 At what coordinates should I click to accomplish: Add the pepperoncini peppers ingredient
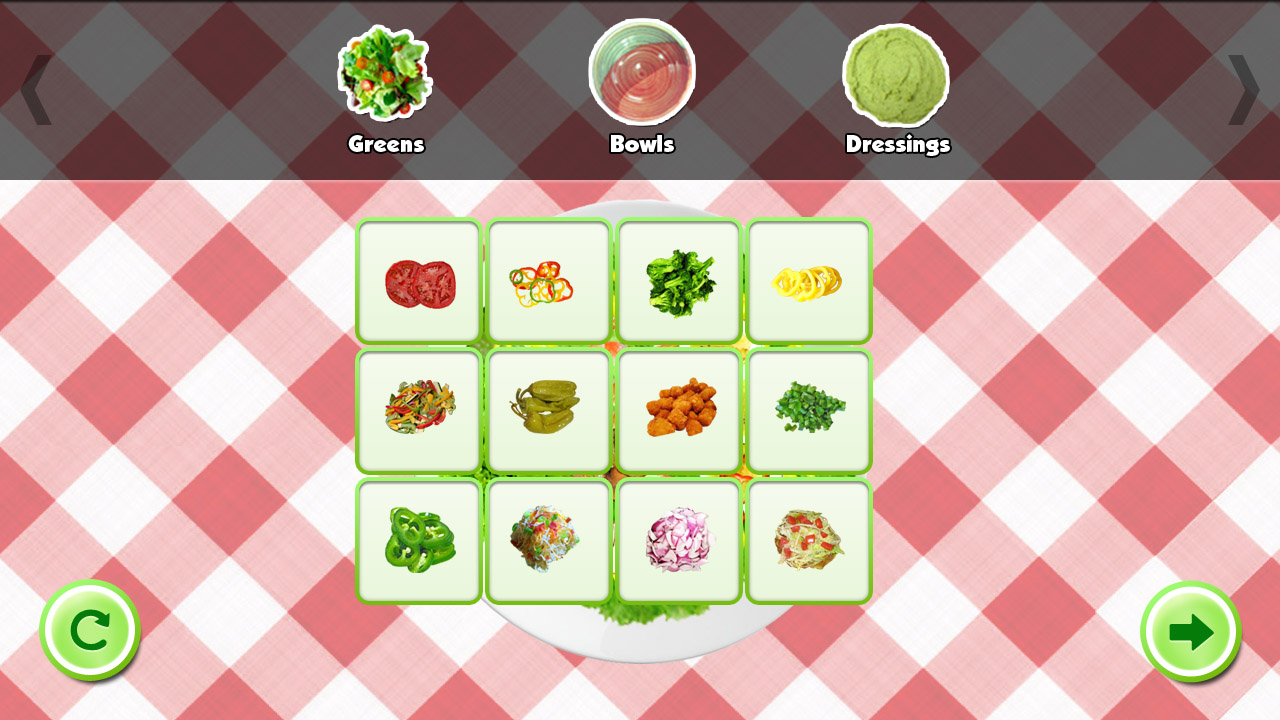[x=548, y=411]
